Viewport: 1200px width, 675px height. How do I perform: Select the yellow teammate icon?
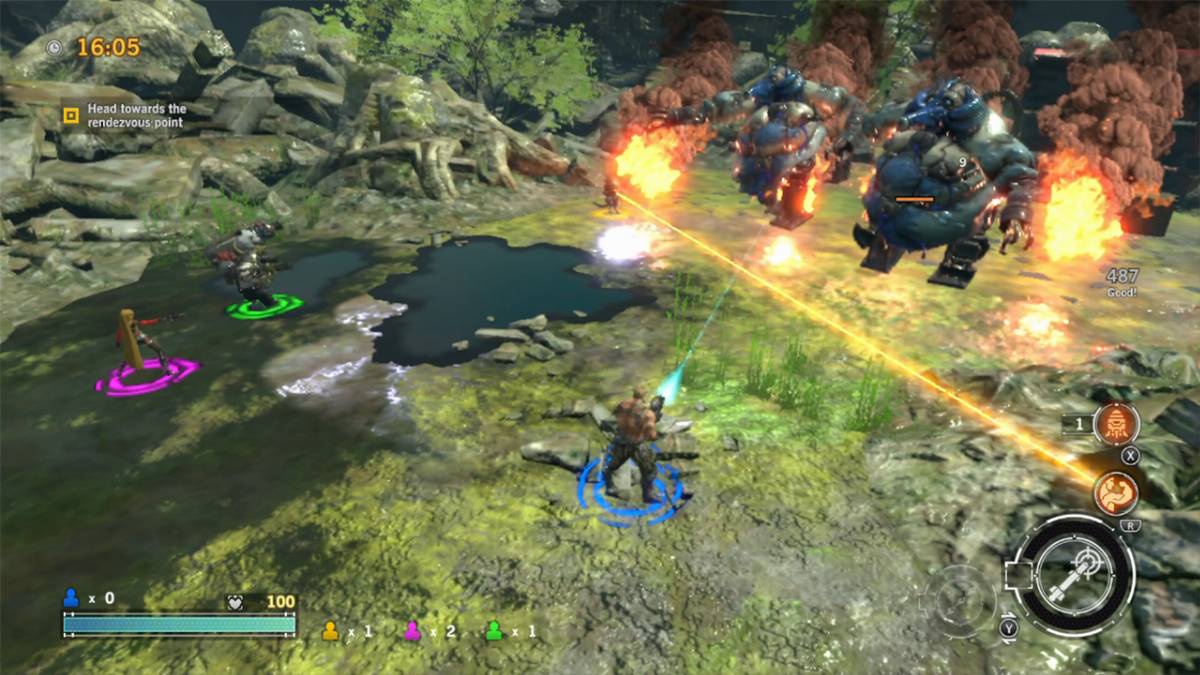pyautogui.click(x=330, y=630)
